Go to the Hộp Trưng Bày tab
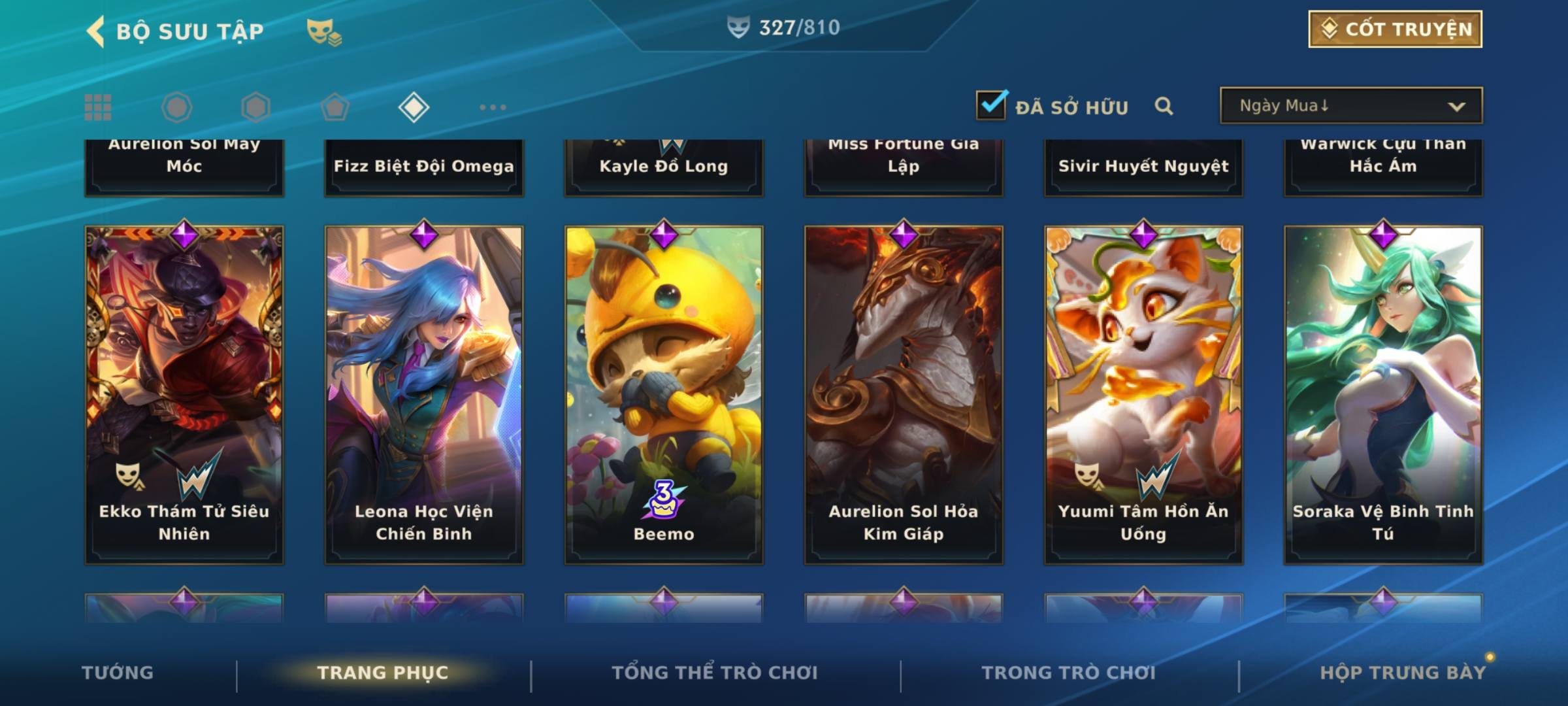This screenshot has width=1568, height=706. pos(1403,673)
